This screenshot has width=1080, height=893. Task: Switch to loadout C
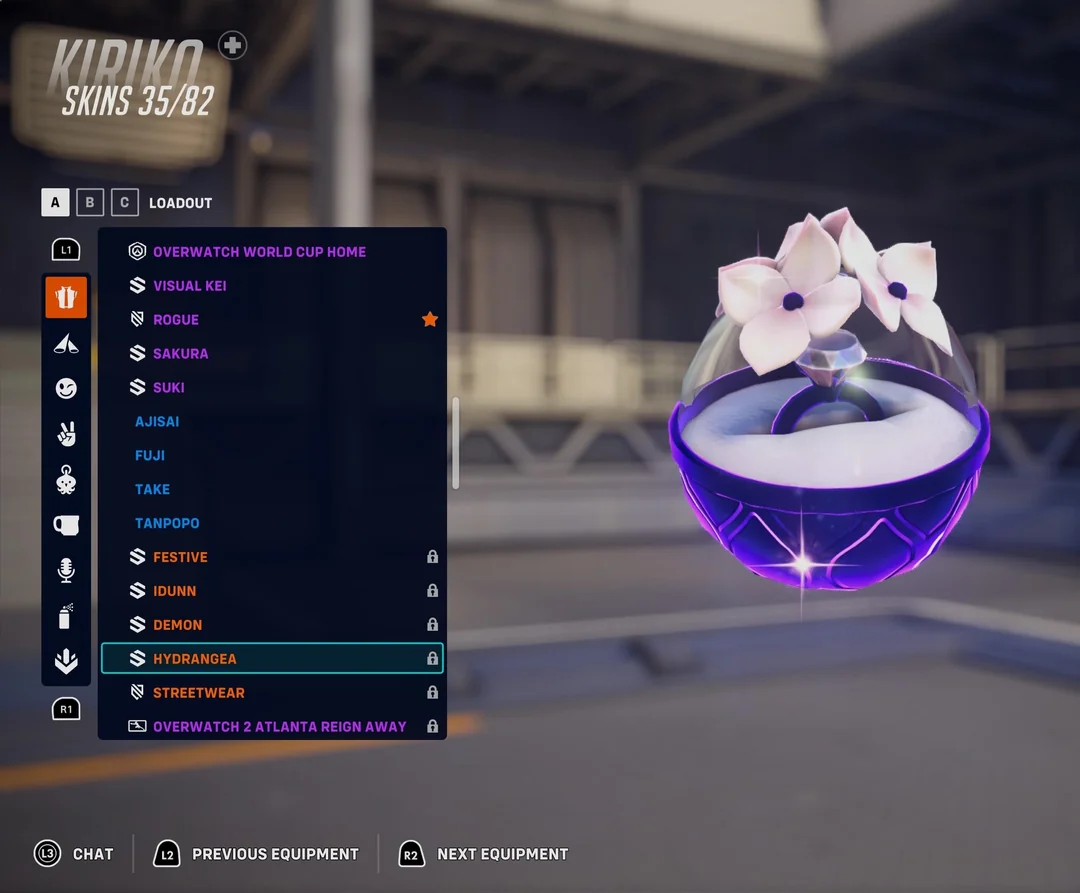coord(125,203)
